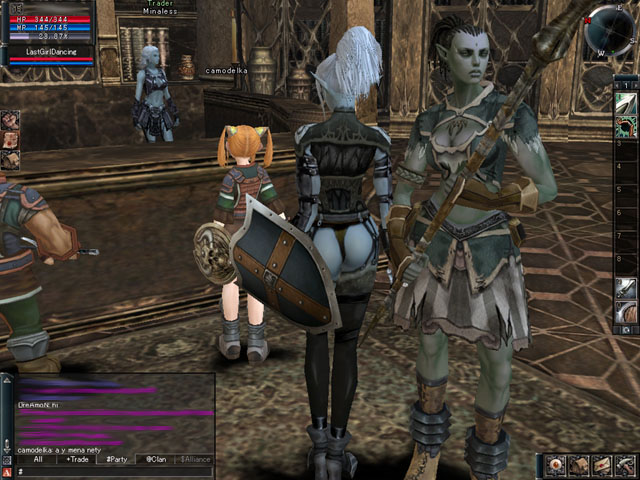Select the #Party chat tab
This screenshot has height=480, width=640.
pos(116,460)
